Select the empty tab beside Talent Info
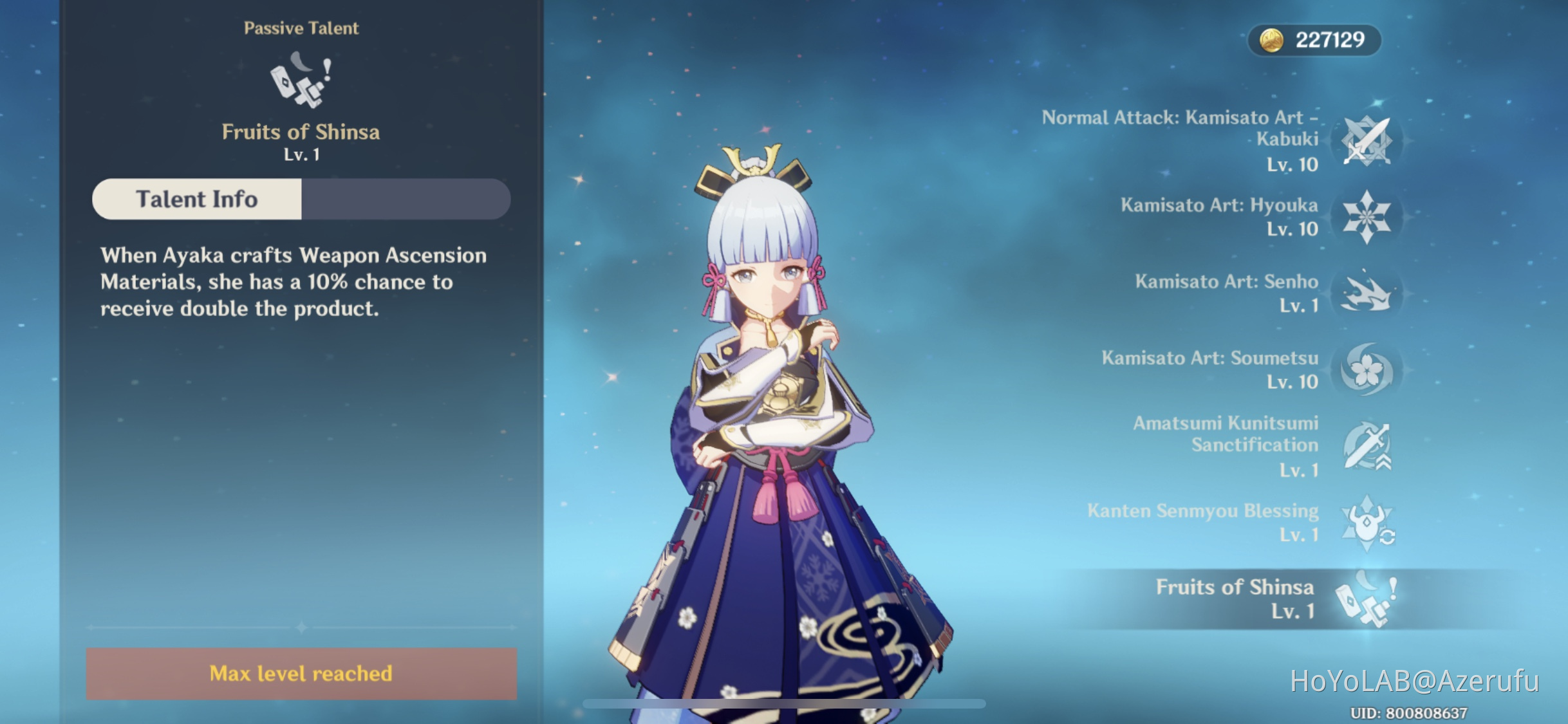 click(x=406, y=199)
